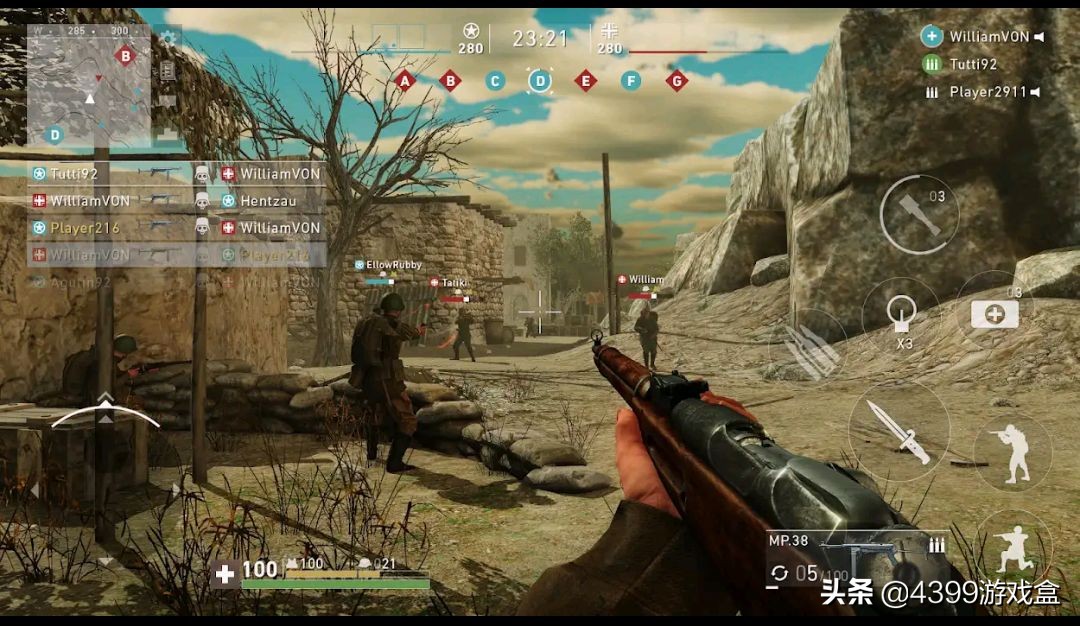The height and width of the screenshot is (626, 1080).
Task: Select squad member WilliamVON in squad list
Action: pos(987,37)
